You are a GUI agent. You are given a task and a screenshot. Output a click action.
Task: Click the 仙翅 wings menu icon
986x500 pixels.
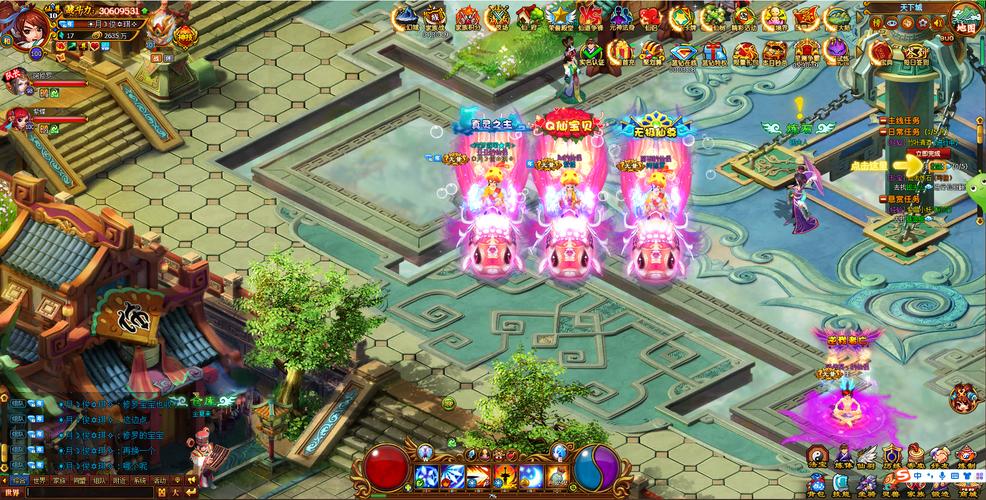point(866,457)
